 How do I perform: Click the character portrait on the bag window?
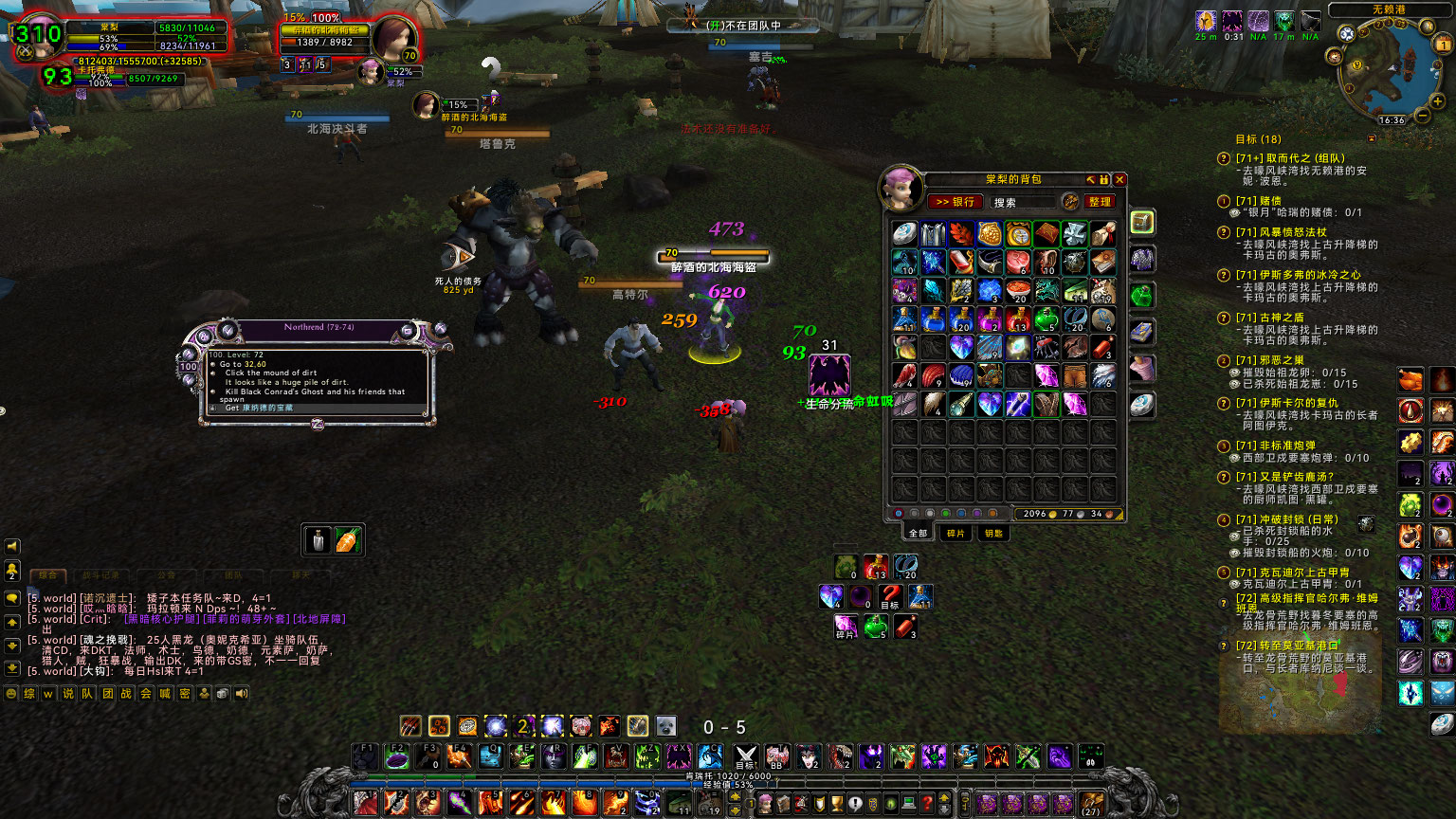coord(902,188)
